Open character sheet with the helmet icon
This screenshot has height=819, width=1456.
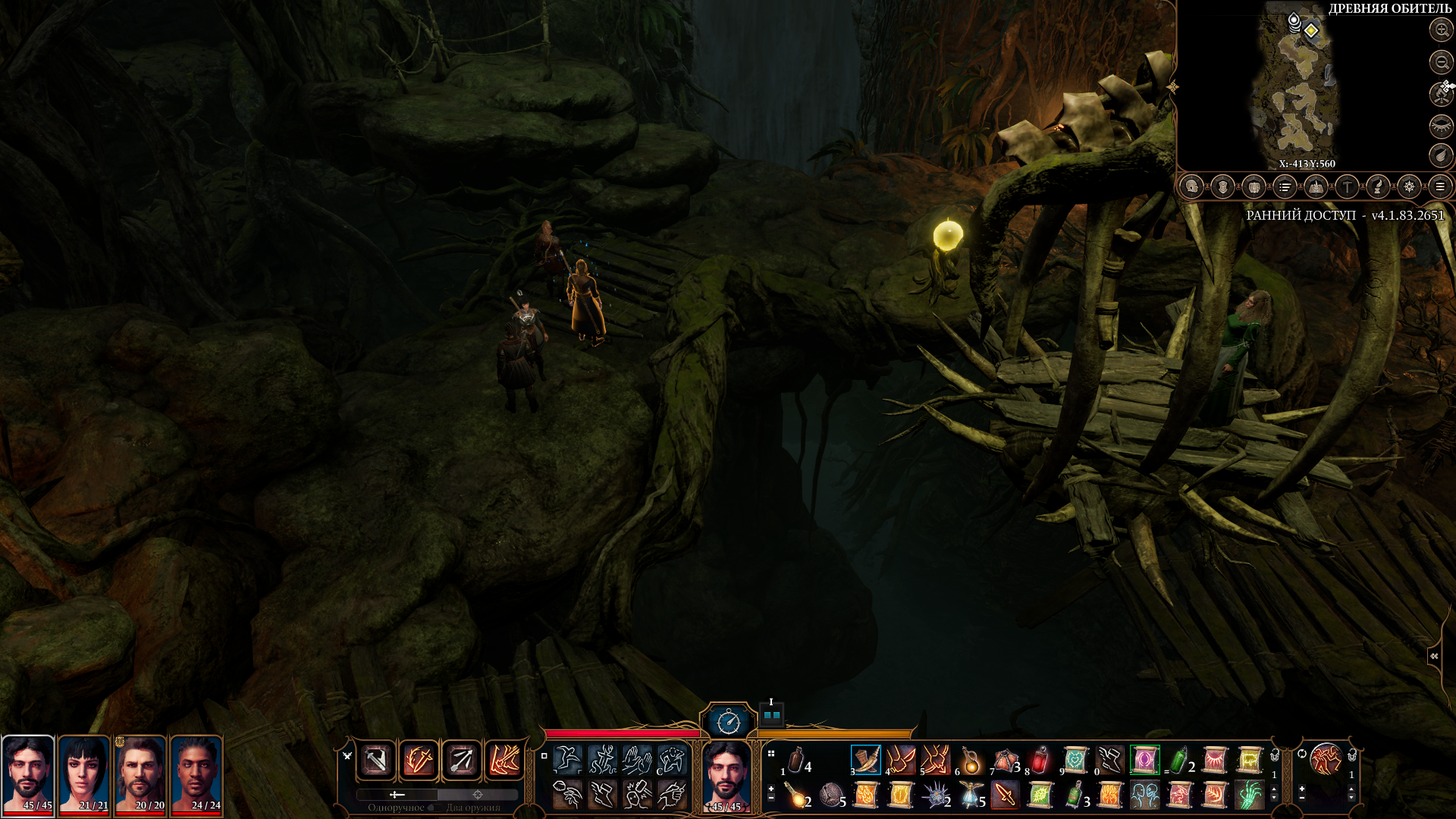tap(1192, 187)
